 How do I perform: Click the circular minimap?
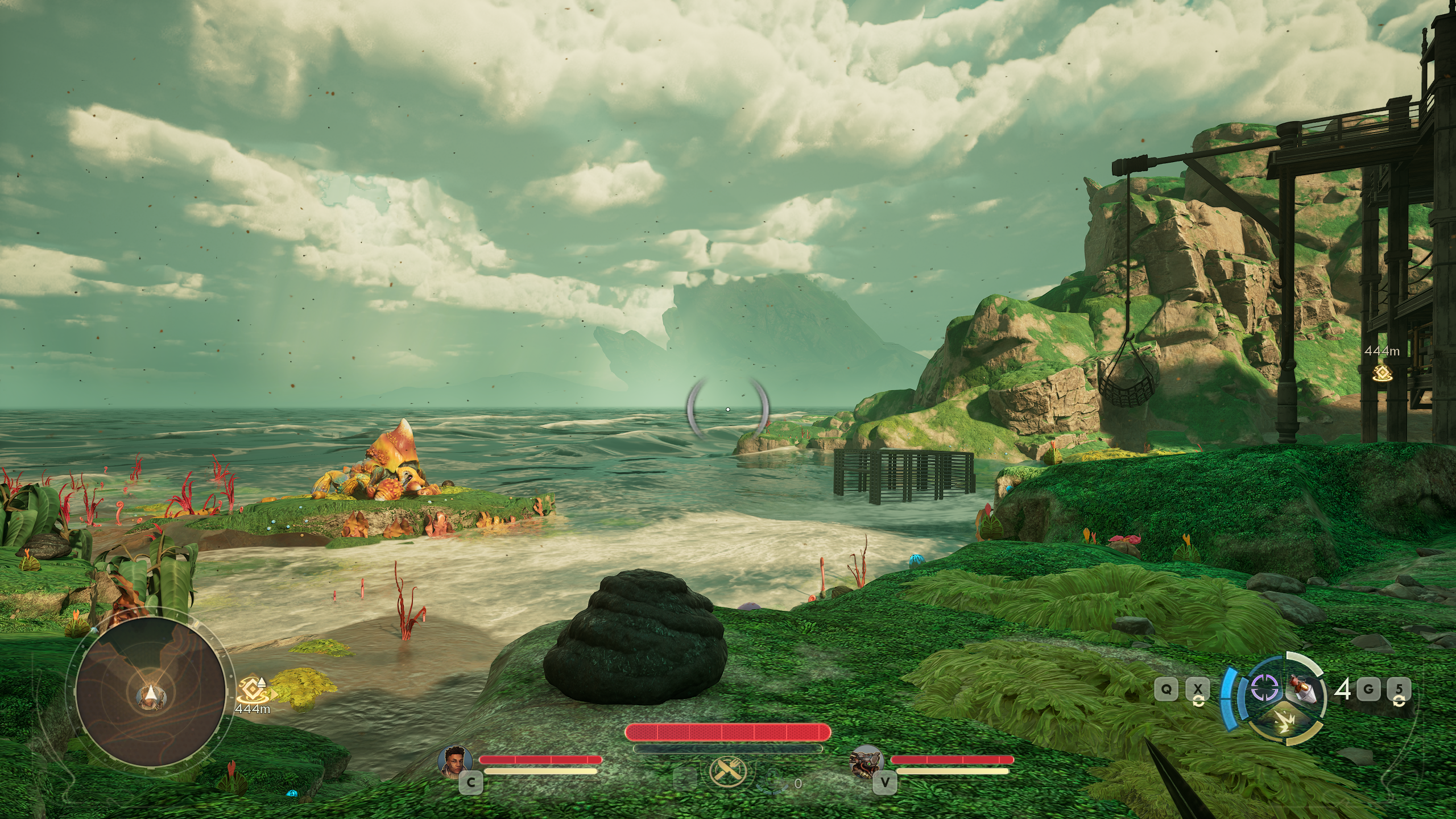(150, 693)
